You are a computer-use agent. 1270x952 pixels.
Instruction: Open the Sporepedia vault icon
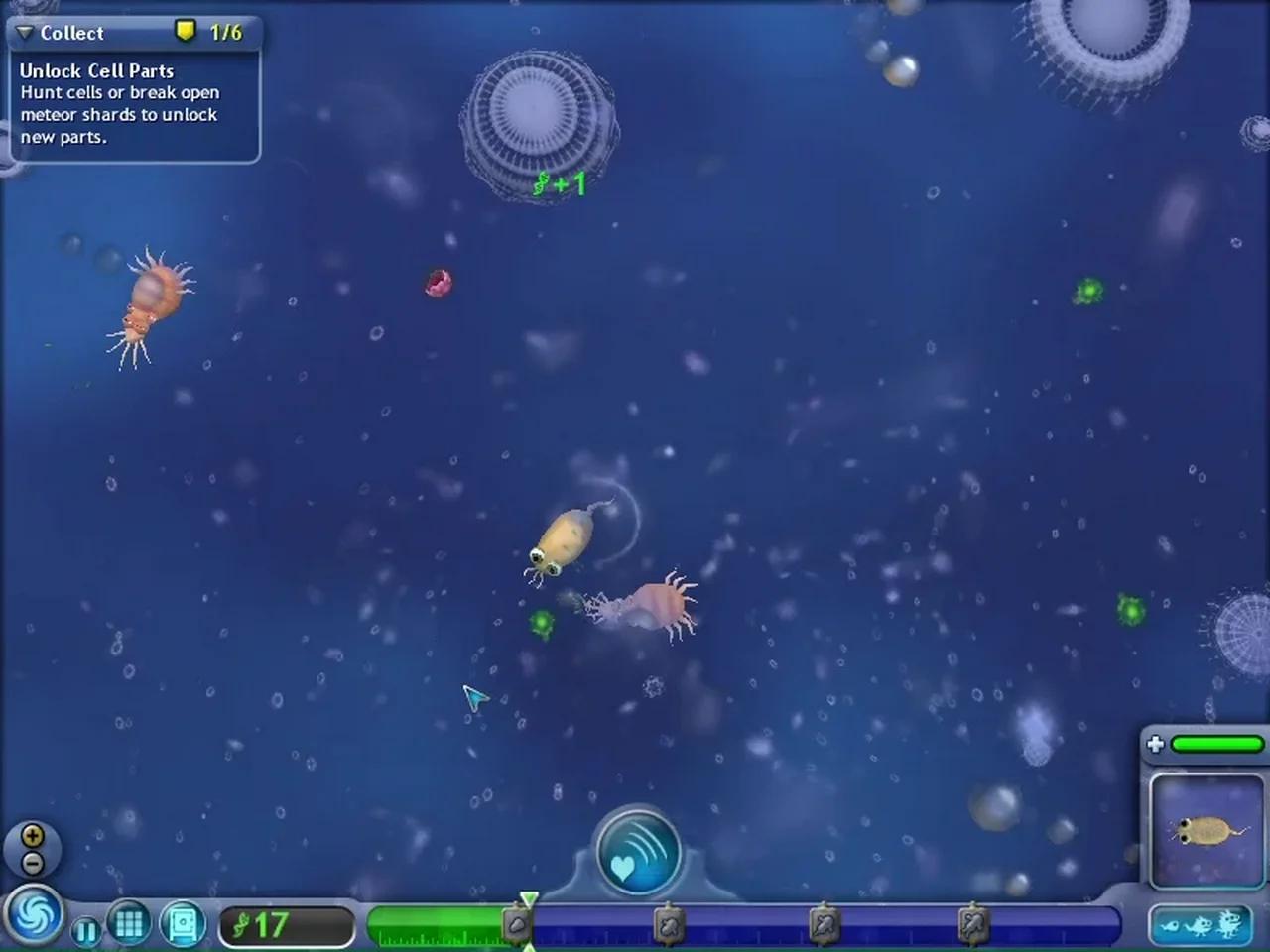(179, 922)
